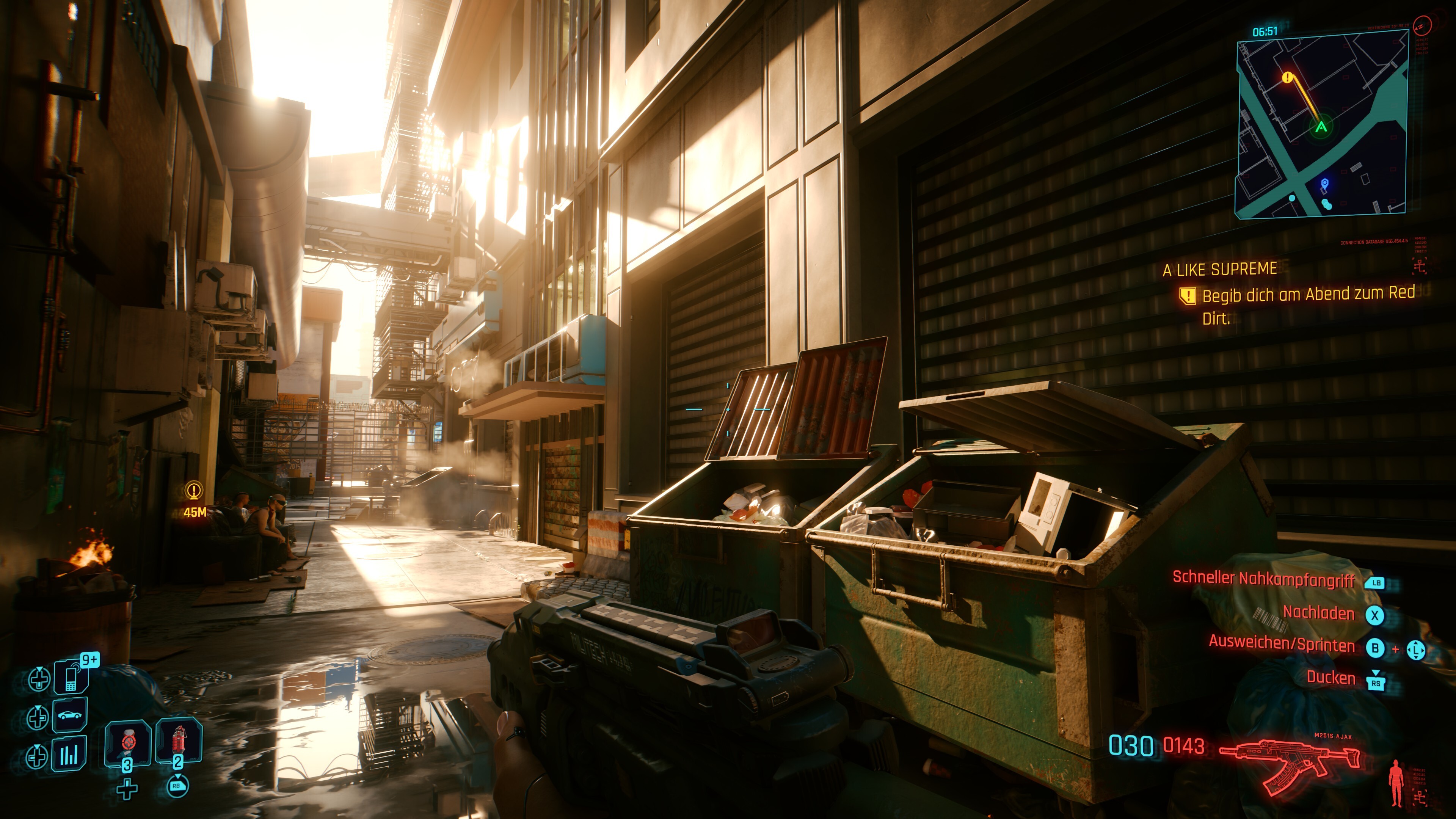Select the car vehicle call icon
This screenshot has width=1456, height=819.
coord(69,715)
